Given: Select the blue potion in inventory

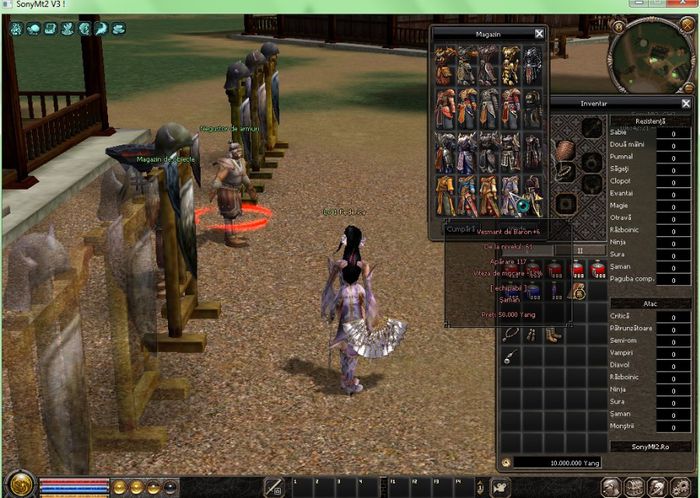Looking at the screenshot, I should (x=531, y=291).
